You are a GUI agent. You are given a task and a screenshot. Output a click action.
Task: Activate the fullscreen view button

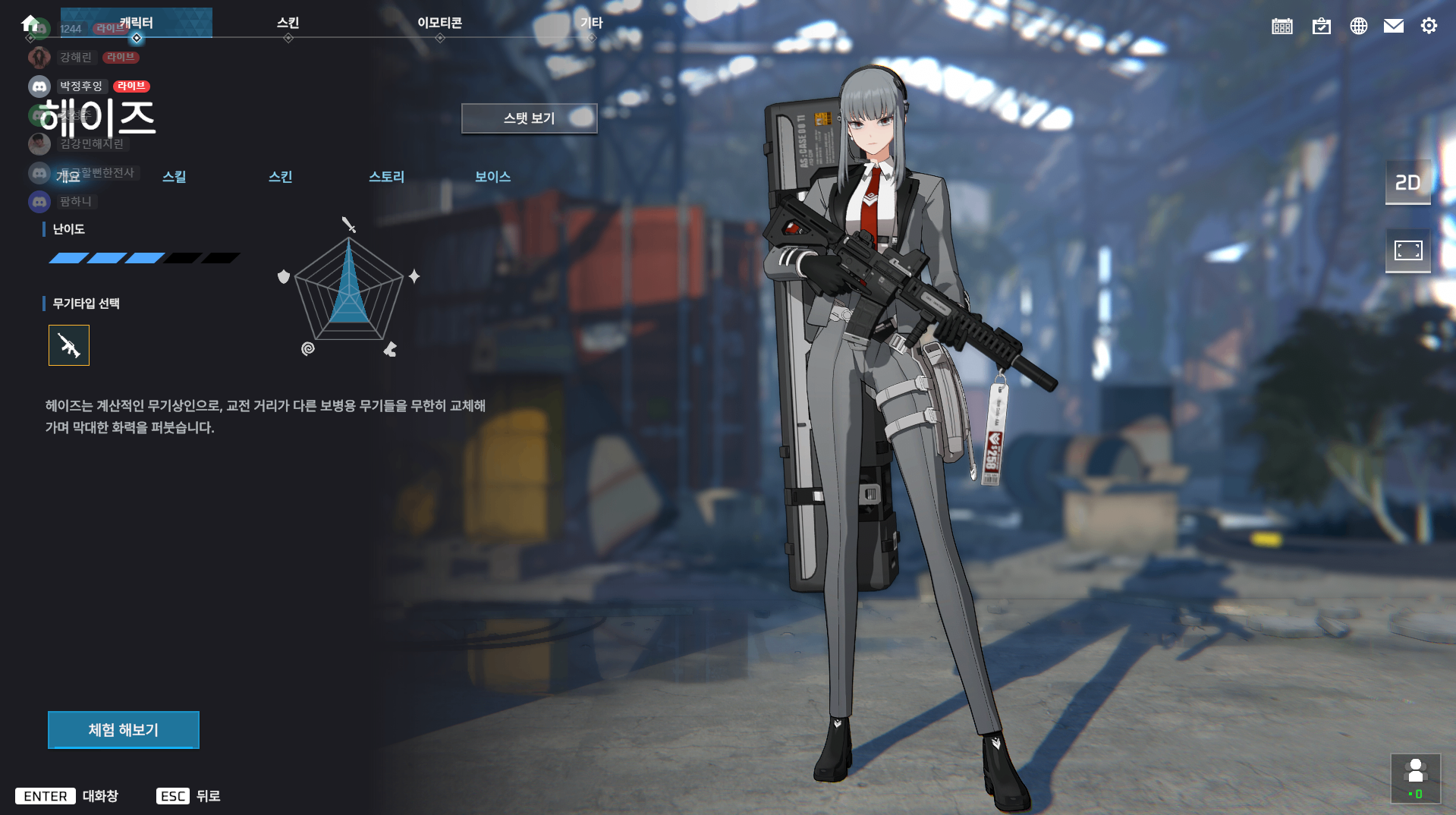1407,250
